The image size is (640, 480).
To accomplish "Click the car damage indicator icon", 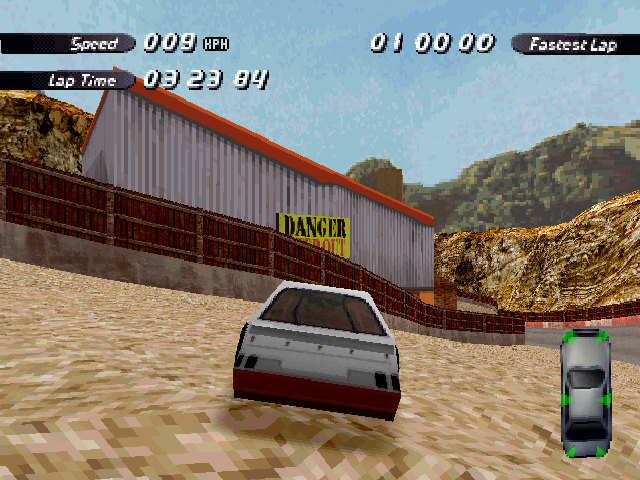I will pos(585,391).
